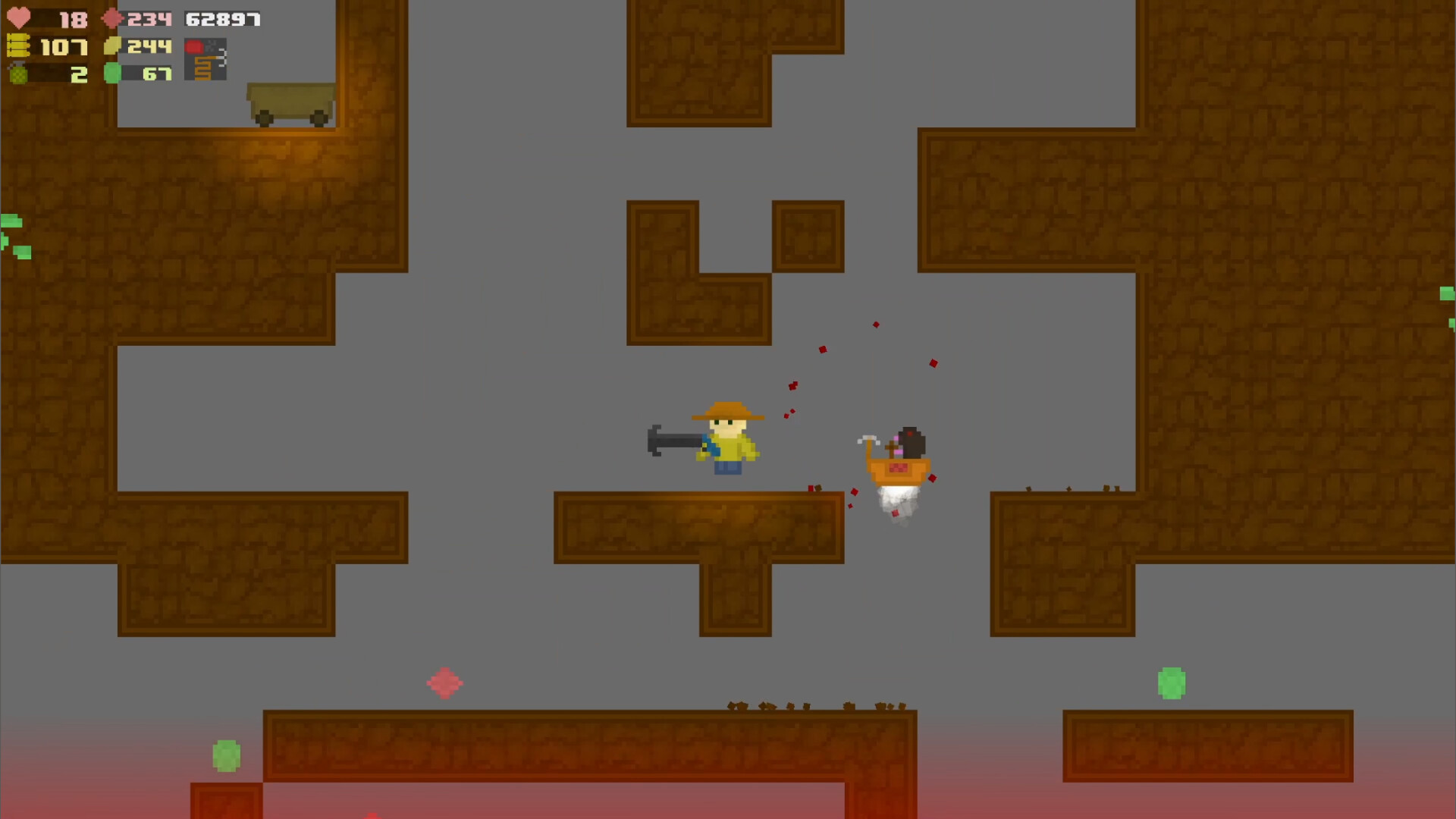Image resolution: width=1456 pixels, height=819 pixels.
Task: Click the pink gem pickup near the bottom
Action: point(446,683)
